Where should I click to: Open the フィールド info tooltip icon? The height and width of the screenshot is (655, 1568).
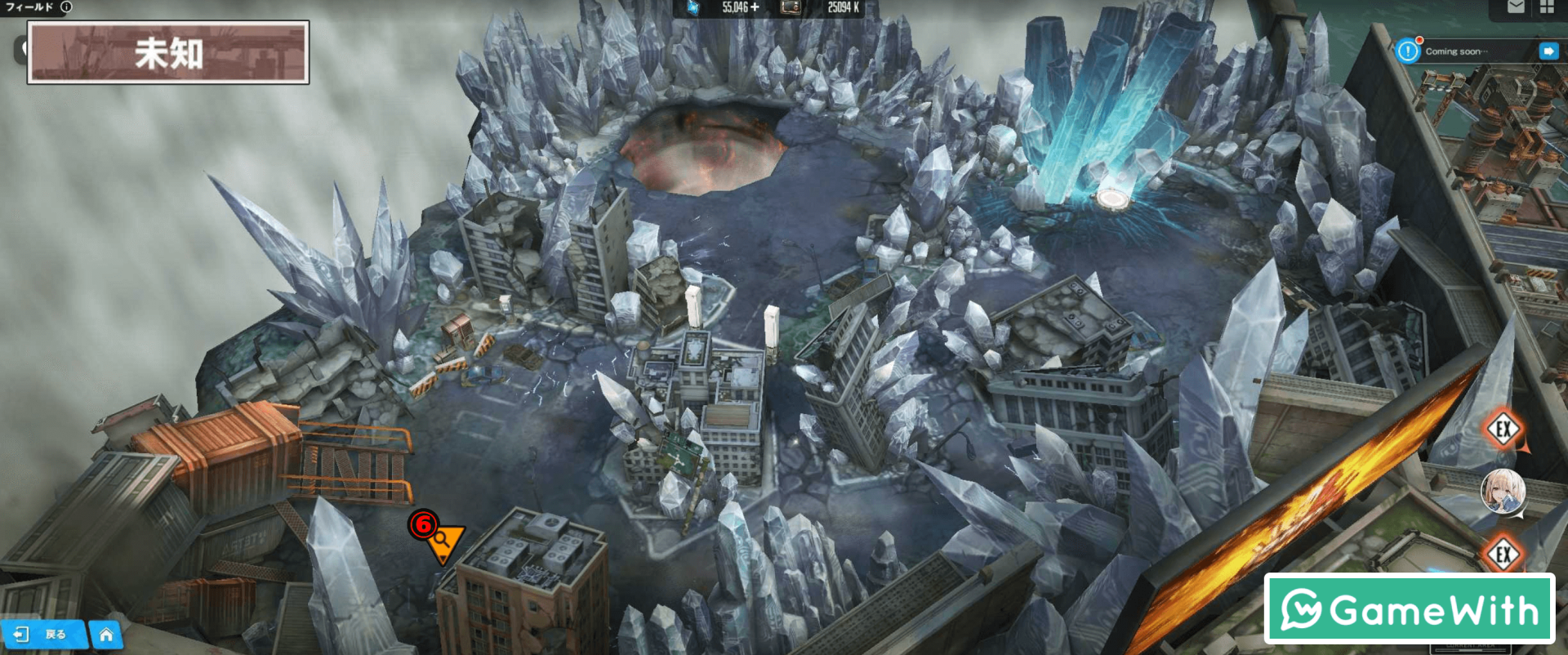click(66, 7)
